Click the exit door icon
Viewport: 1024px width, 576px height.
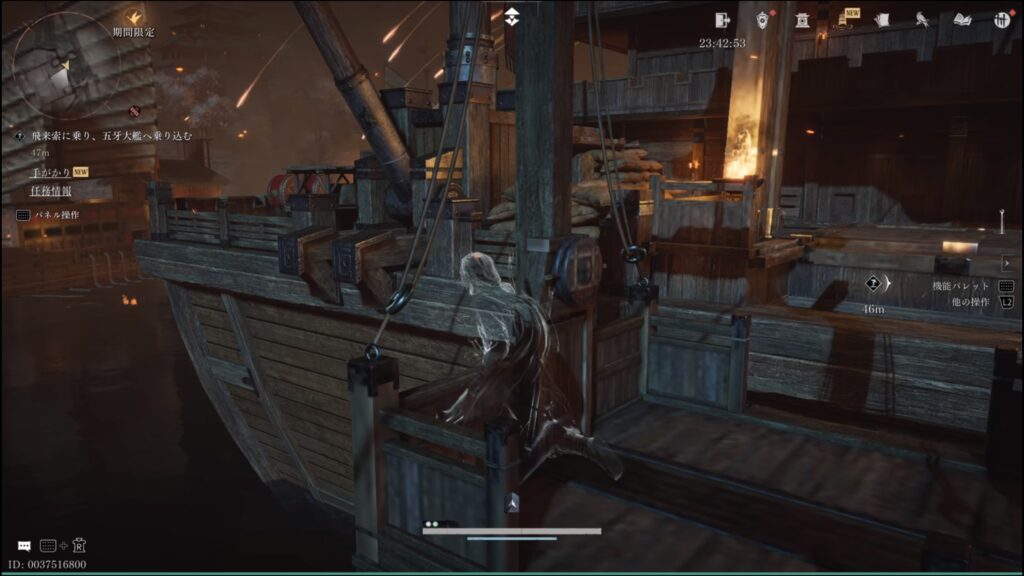(723, 19)
